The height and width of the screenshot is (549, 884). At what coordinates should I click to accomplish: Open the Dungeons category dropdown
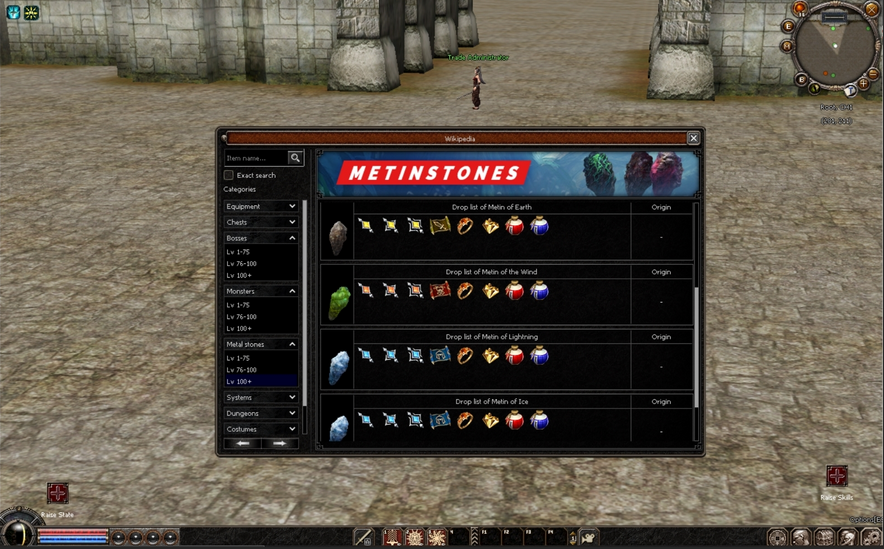pos(260,413)
